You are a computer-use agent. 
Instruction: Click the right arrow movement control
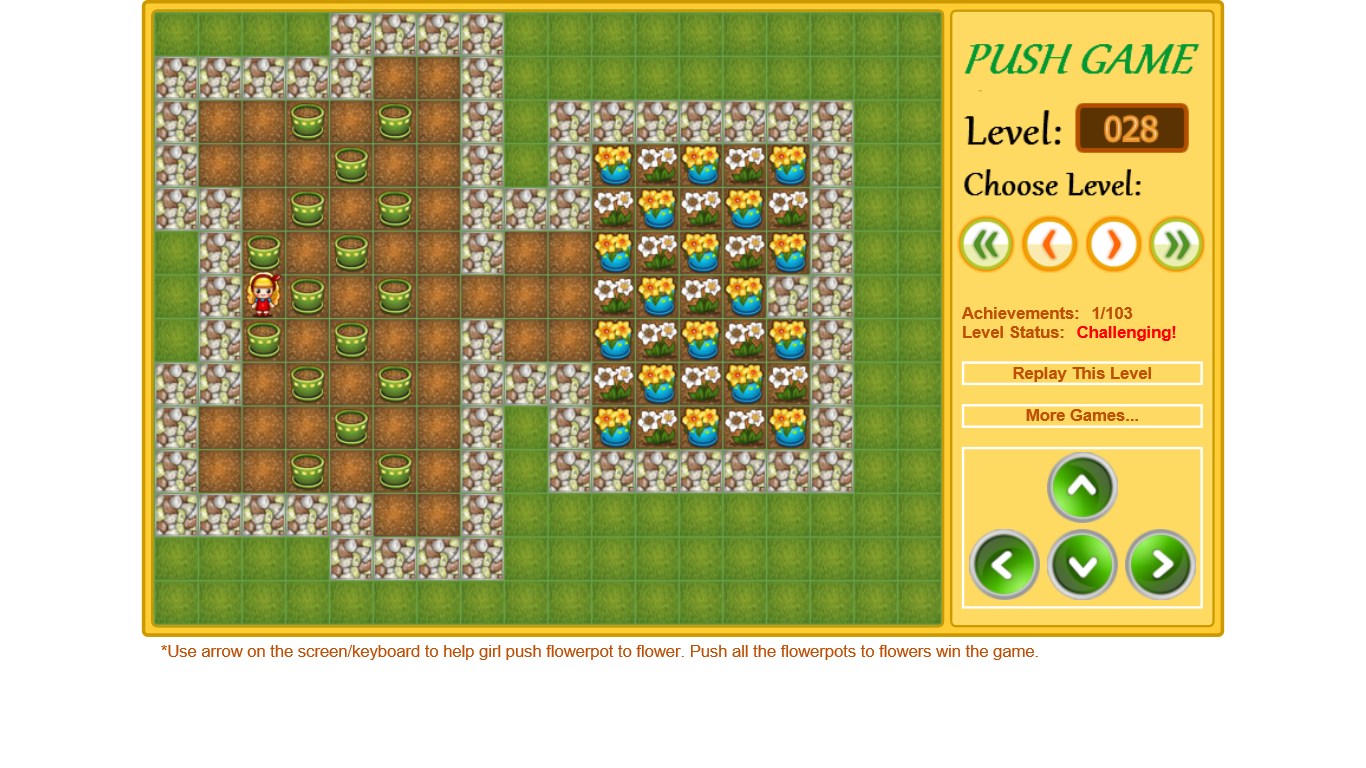1159,564
